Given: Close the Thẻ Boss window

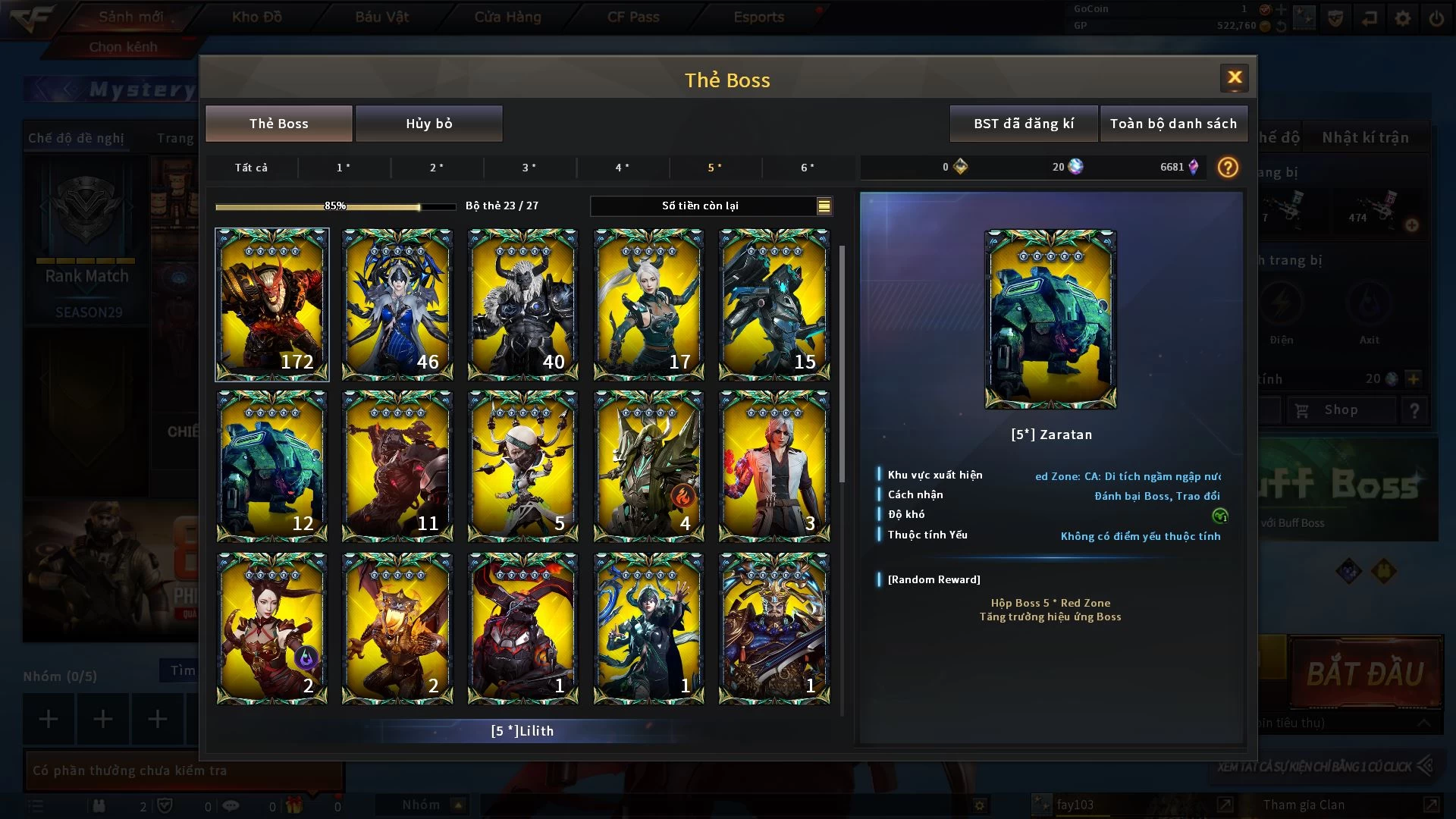Looking at the screenshot, I should tap(1234, 77).
